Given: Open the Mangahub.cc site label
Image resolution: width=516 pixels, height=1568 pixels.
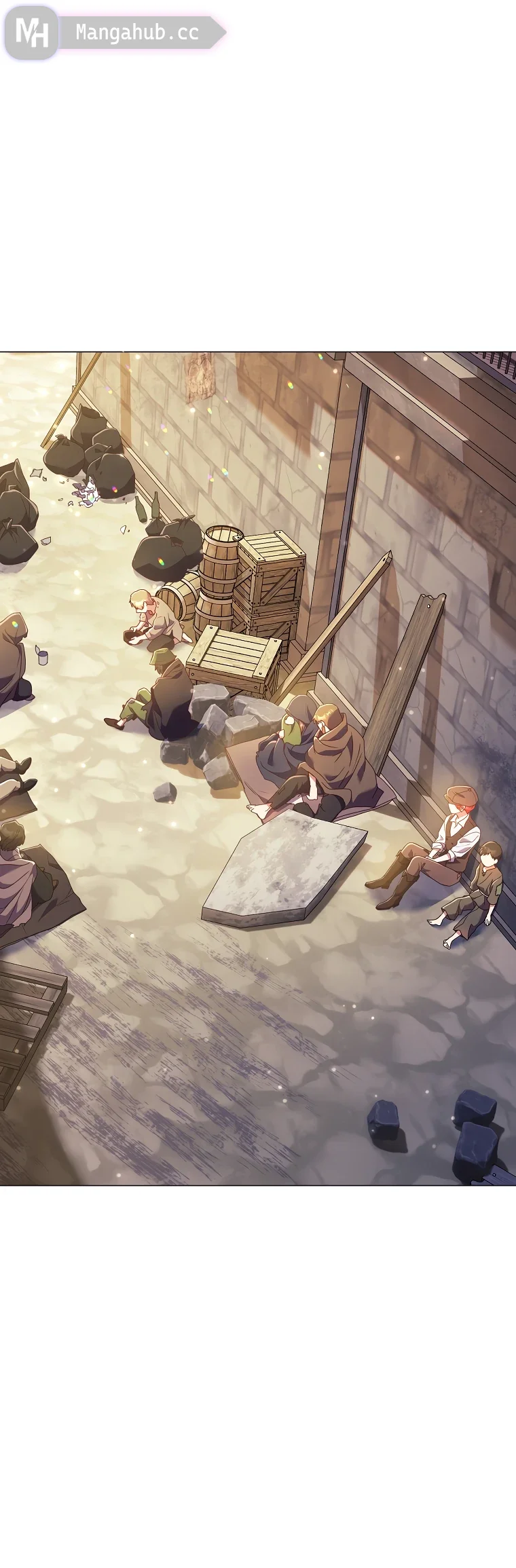Looking at the screenshot, I should (137, 33).
